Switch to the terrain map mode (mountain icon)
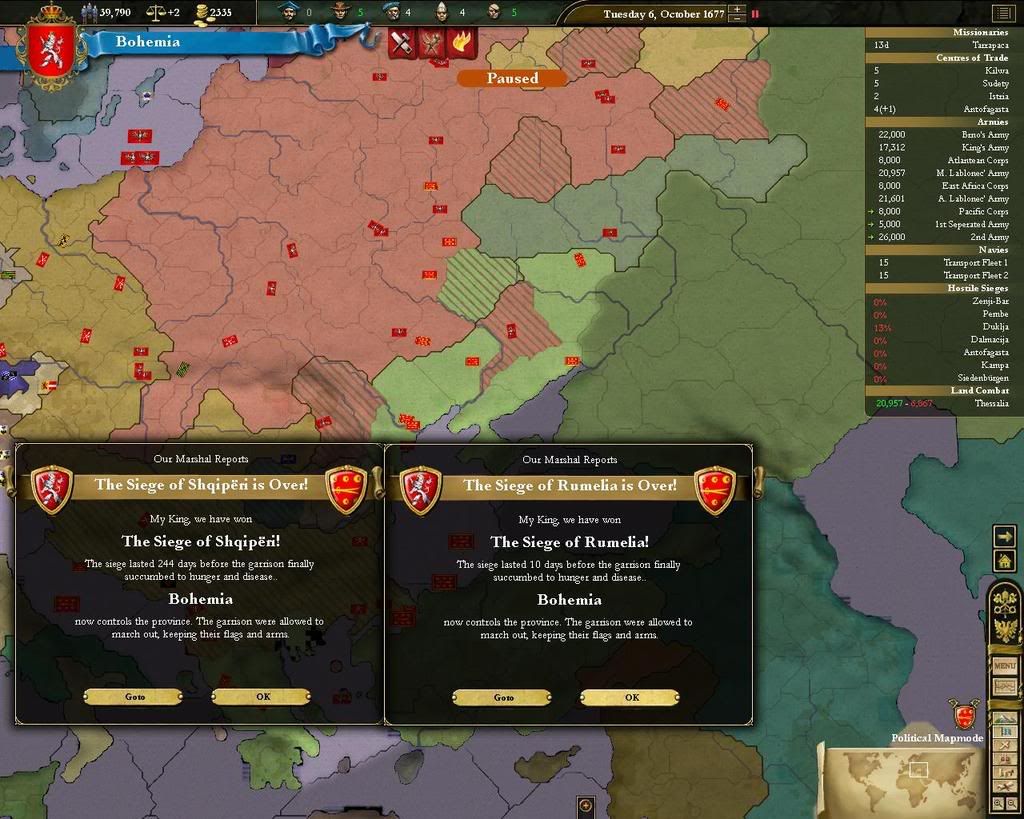Viewport: 1024px width, 819px height. coord(1004,718)
